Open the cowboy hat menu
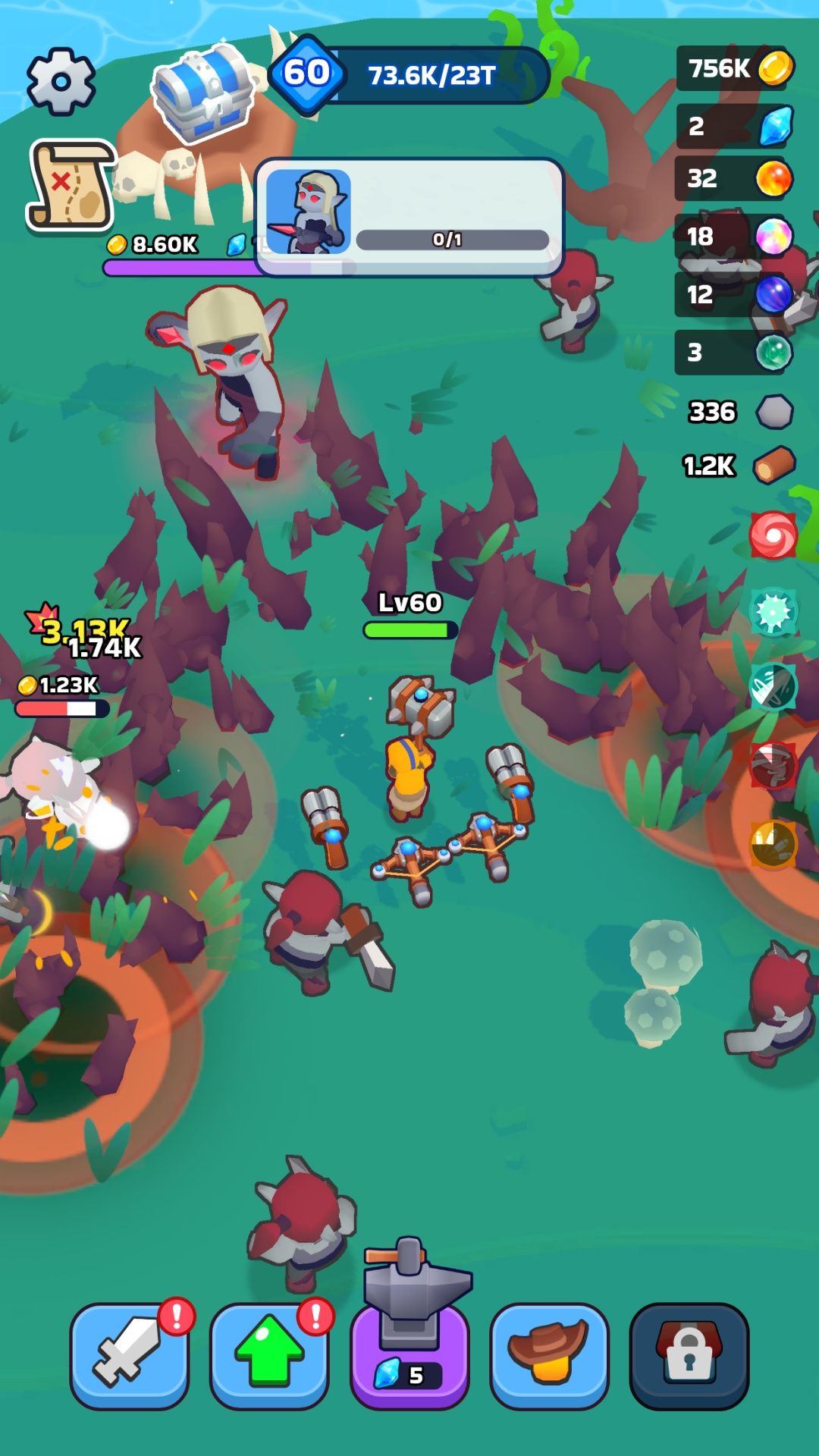Image resolution: width=819 pixels, height=1456 pixels. pyautogui.click(x=549, y=1356)
